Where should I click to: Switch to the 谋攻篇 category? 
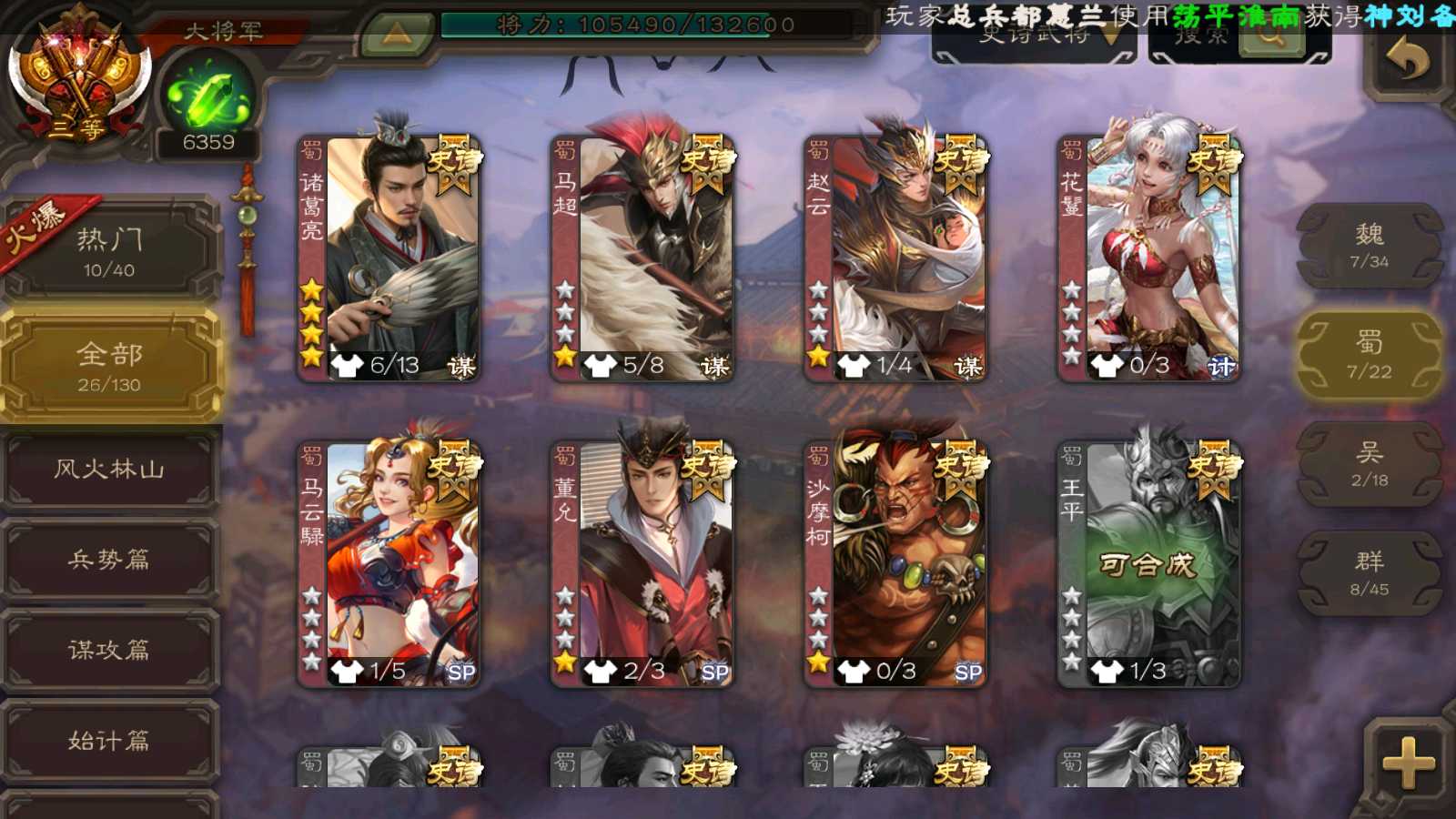pyautogui.click(x=109, y=649)
